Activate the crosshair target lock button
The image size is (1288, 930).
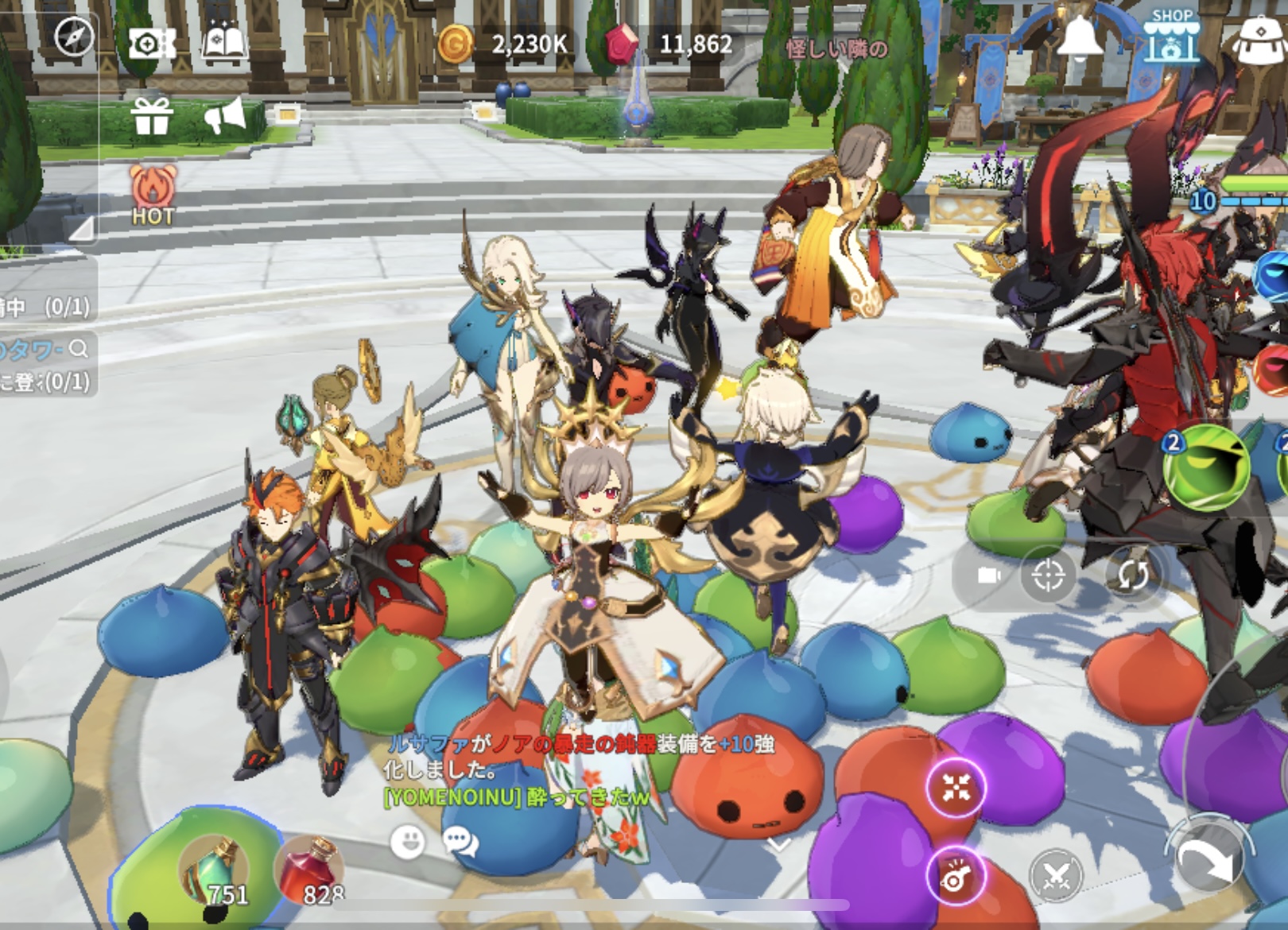pyautogui.click(x=1048, y=575)
